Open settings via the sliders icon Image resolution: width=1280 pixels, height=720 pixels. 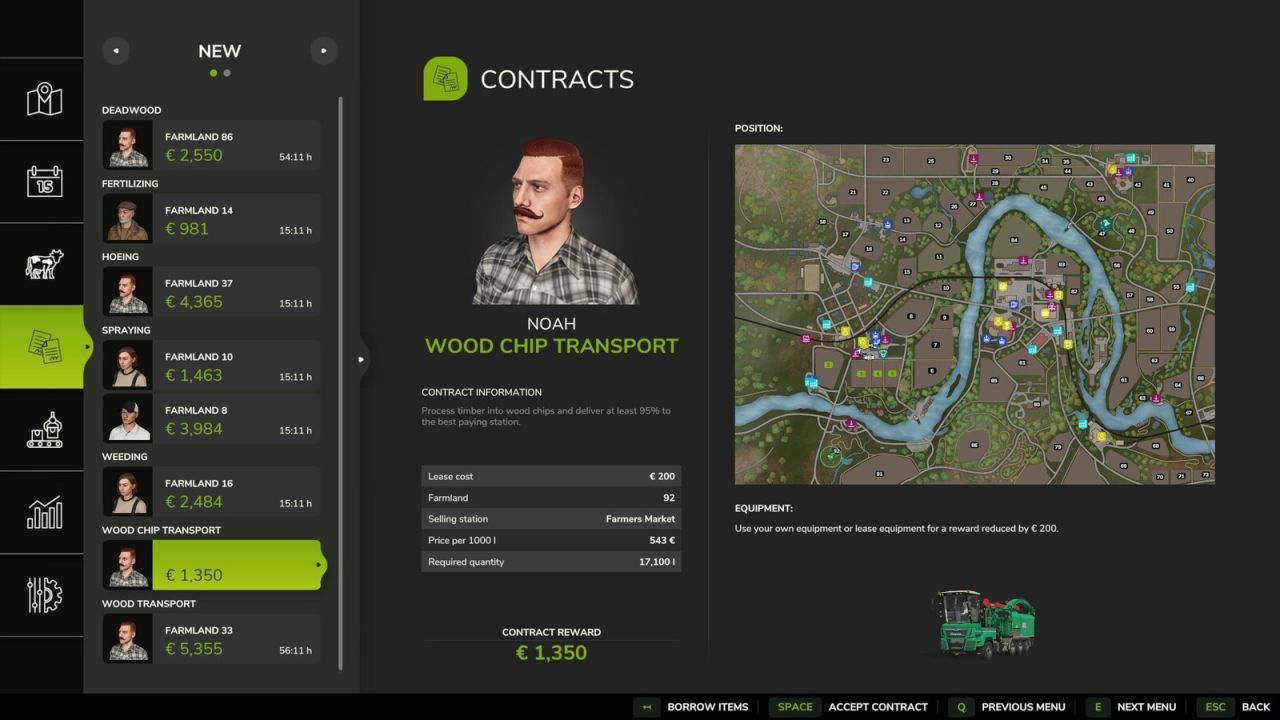42,595
